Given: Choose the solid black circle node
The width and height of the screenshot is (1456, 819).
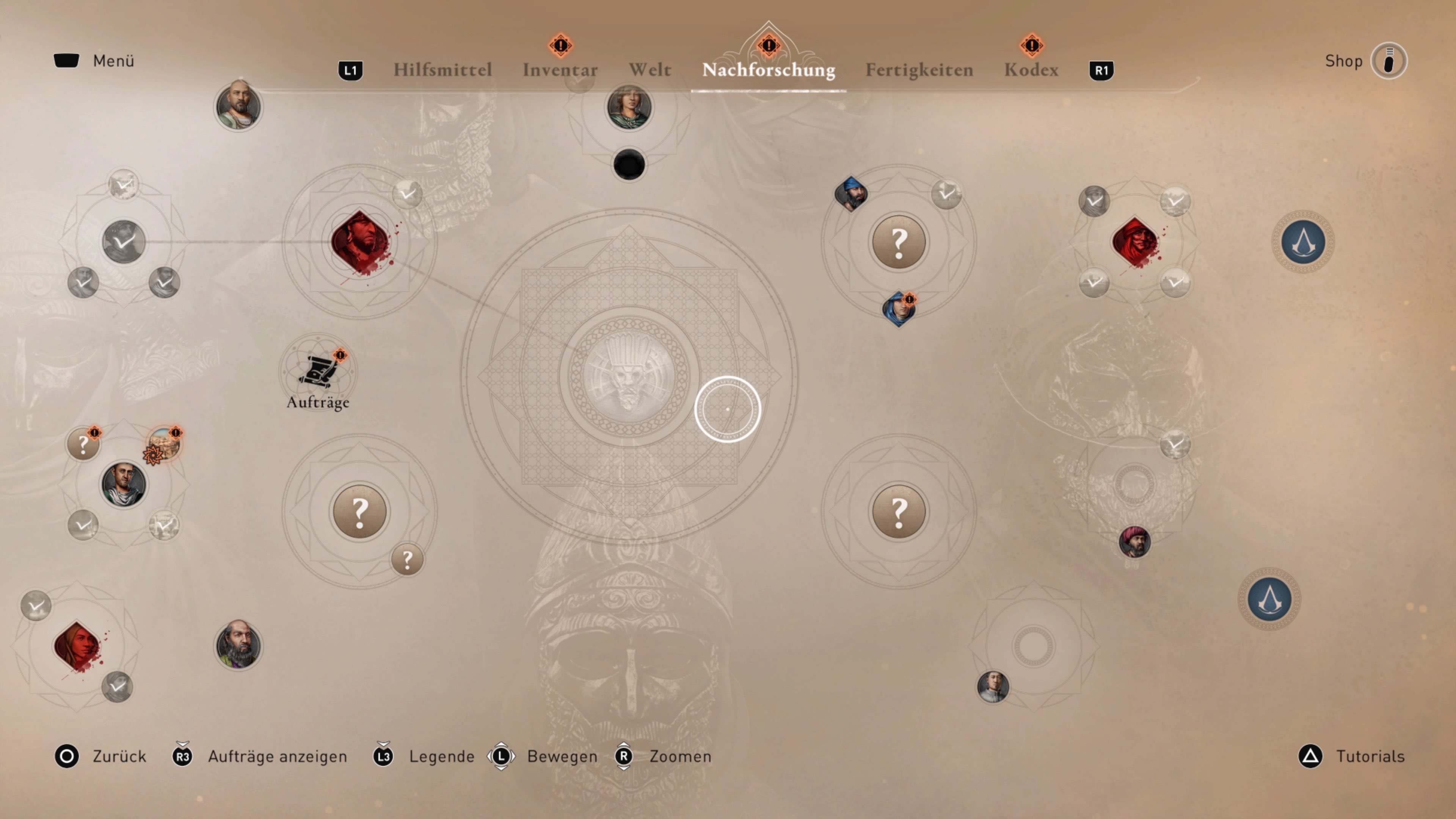Looking at the screenshot, I should pyautogui.click(x=629, y=165).
